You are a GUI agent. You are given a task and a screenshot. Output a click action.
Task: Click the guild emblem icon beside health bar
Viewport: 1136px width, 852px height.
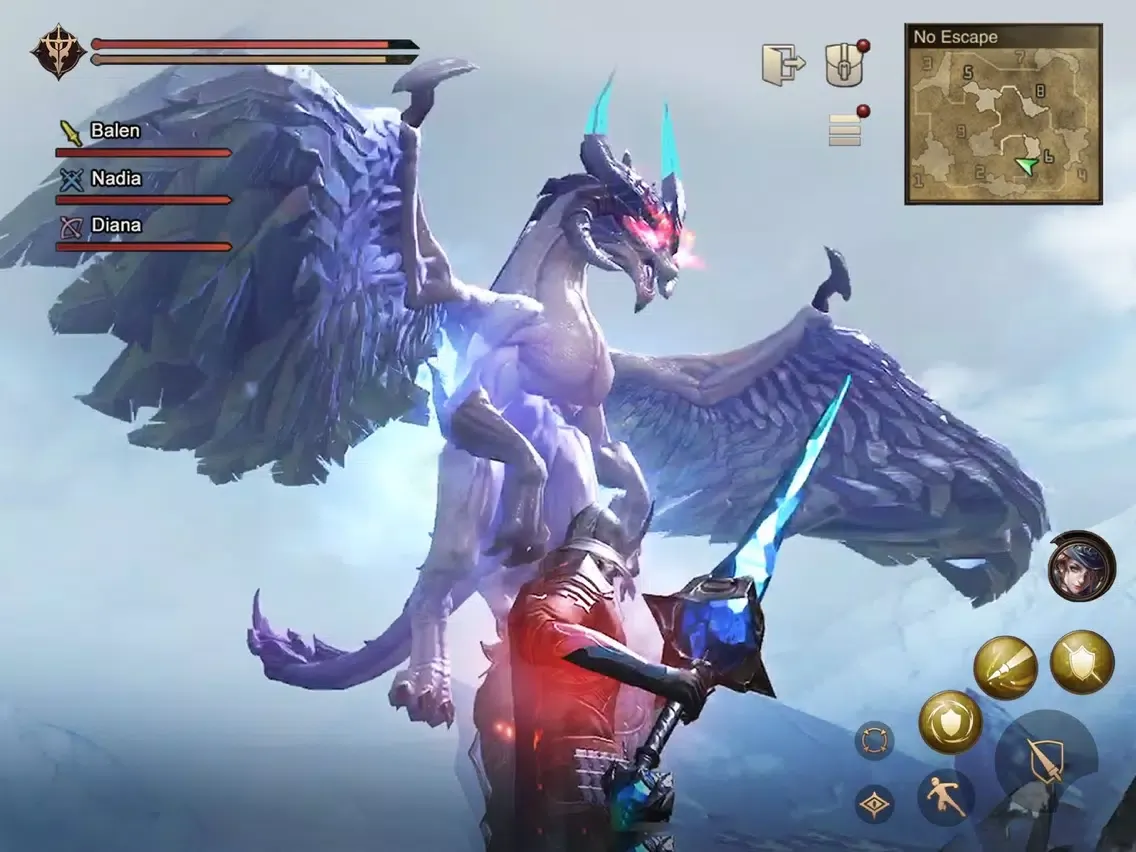pyautogui.click(x=55, y=51)
